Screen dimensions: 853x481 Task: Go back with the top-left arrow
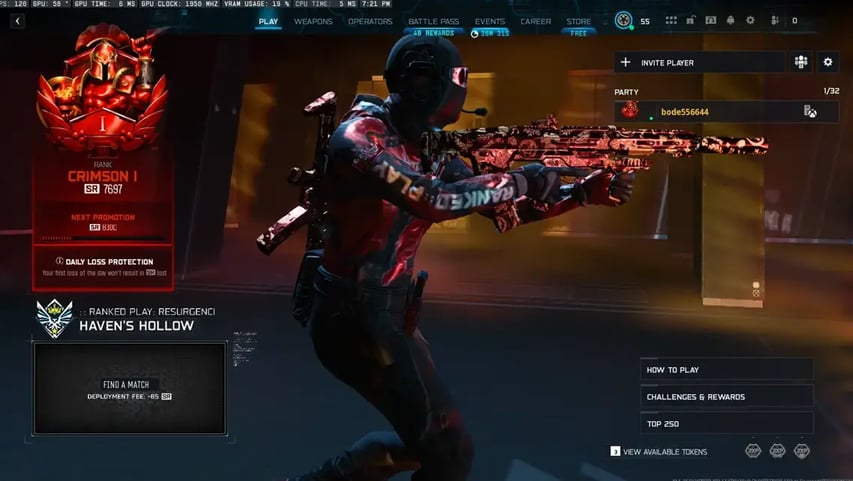(17, 21)
